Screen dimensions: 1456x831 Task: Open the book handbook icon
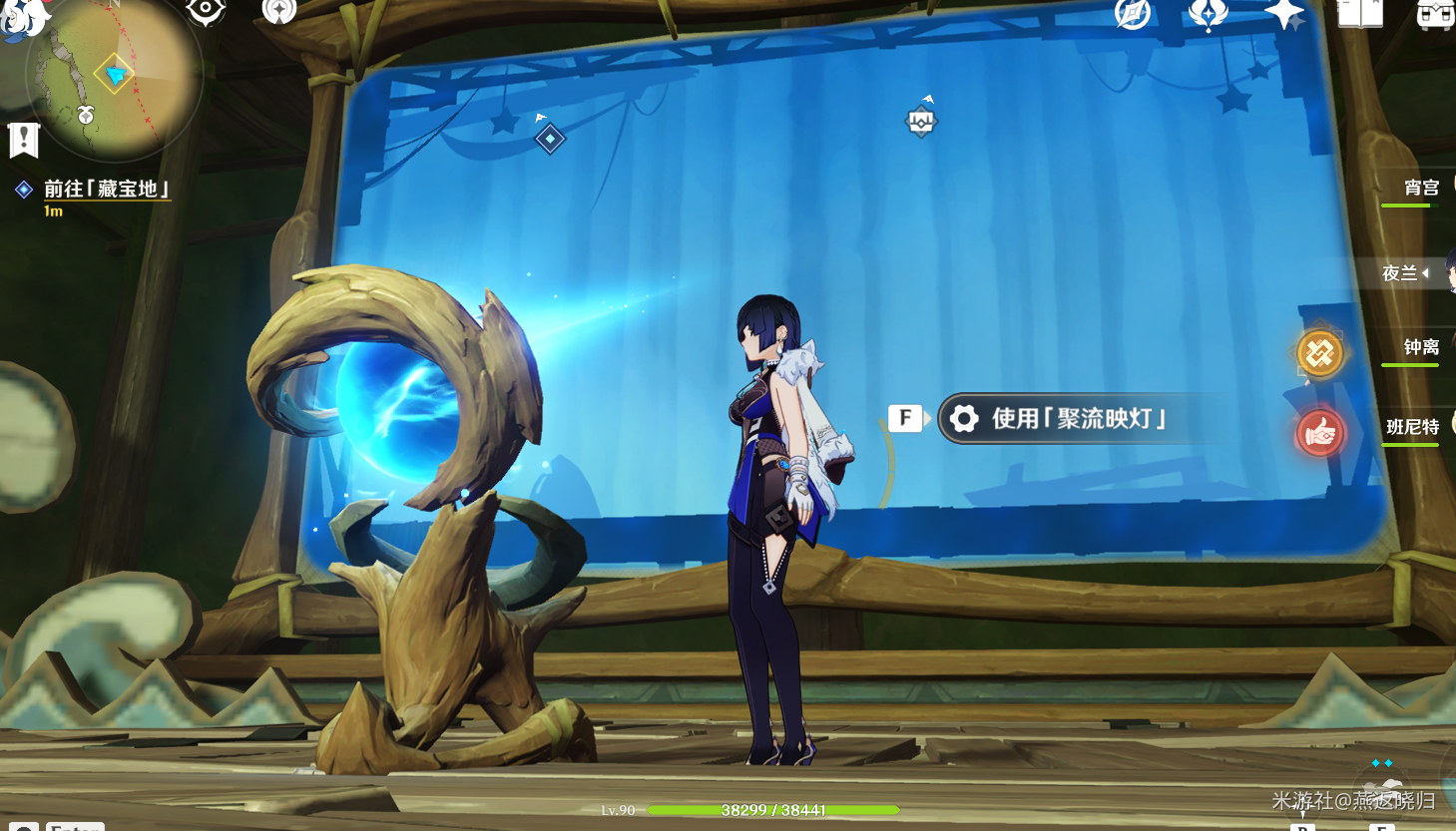pos(1360,13)
